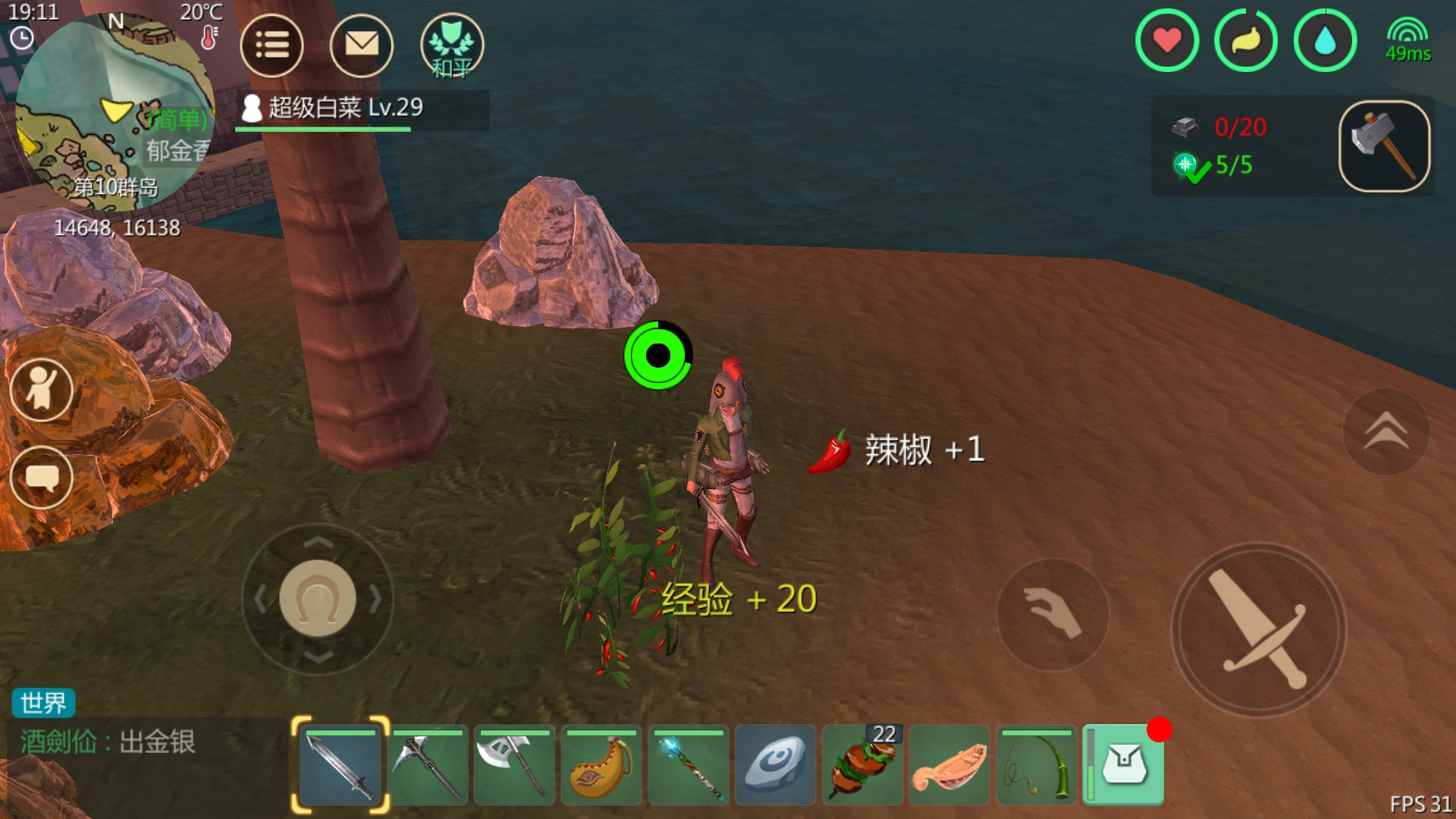Tap the dagger attack button
The height and width of the screenshot is (819, 1456).
tap(1259, 629)
